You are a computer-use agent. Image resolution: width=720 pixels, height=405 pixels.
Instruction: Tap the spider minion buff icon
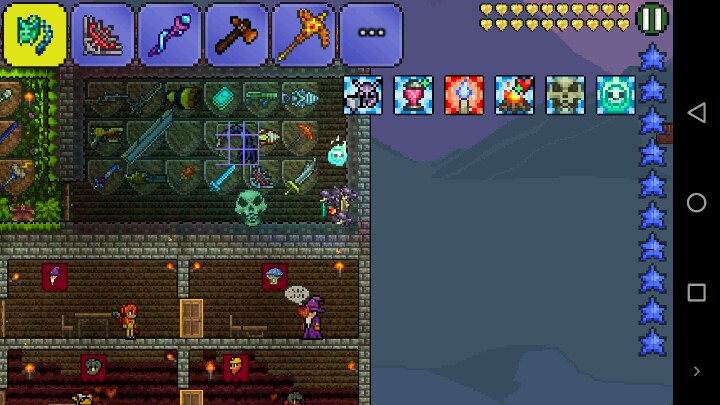(x=363, y=95)
